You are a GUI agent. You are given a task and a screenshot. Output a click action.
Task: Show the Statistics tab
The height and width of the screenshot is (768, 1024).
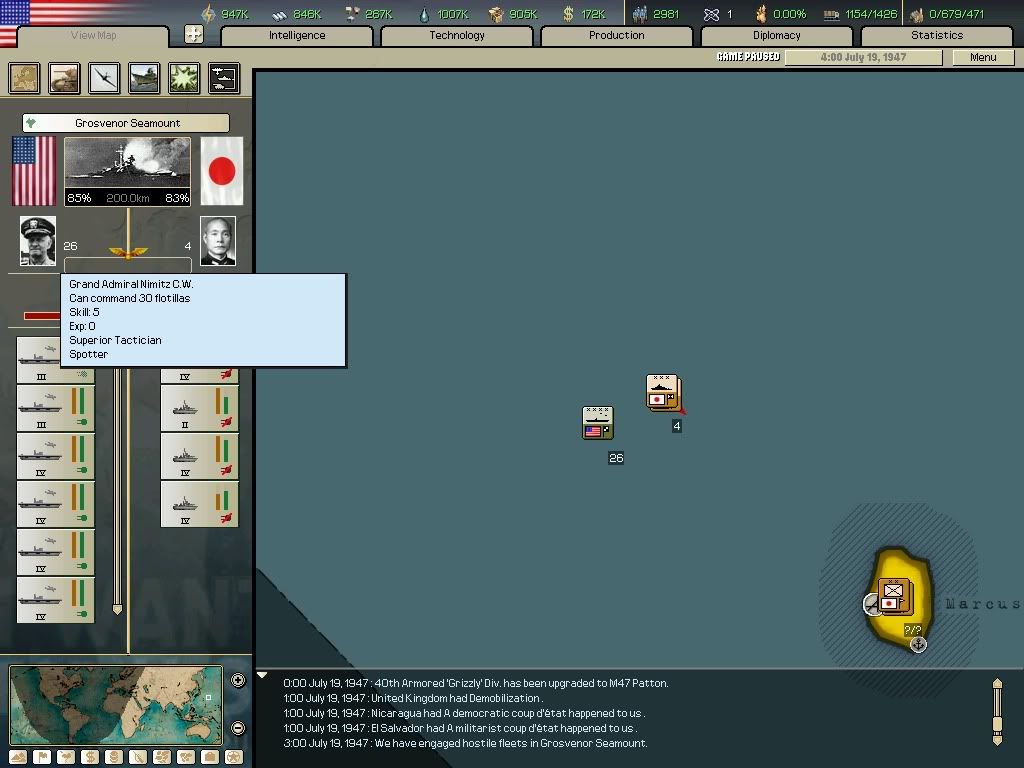pyautogui.click(x=936, y=36)
